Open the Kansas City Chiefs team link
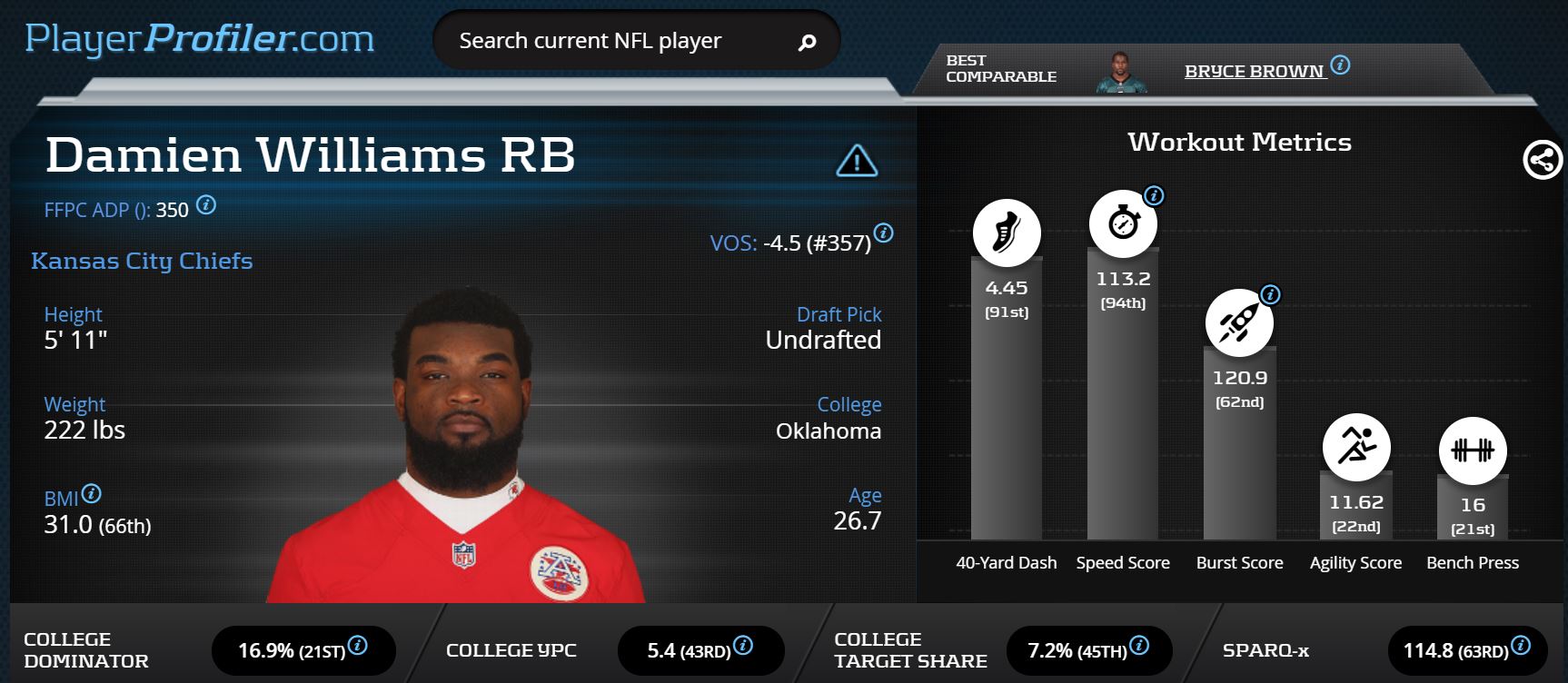The height and width of the screenshot is (683, 1568). (142, 261)
